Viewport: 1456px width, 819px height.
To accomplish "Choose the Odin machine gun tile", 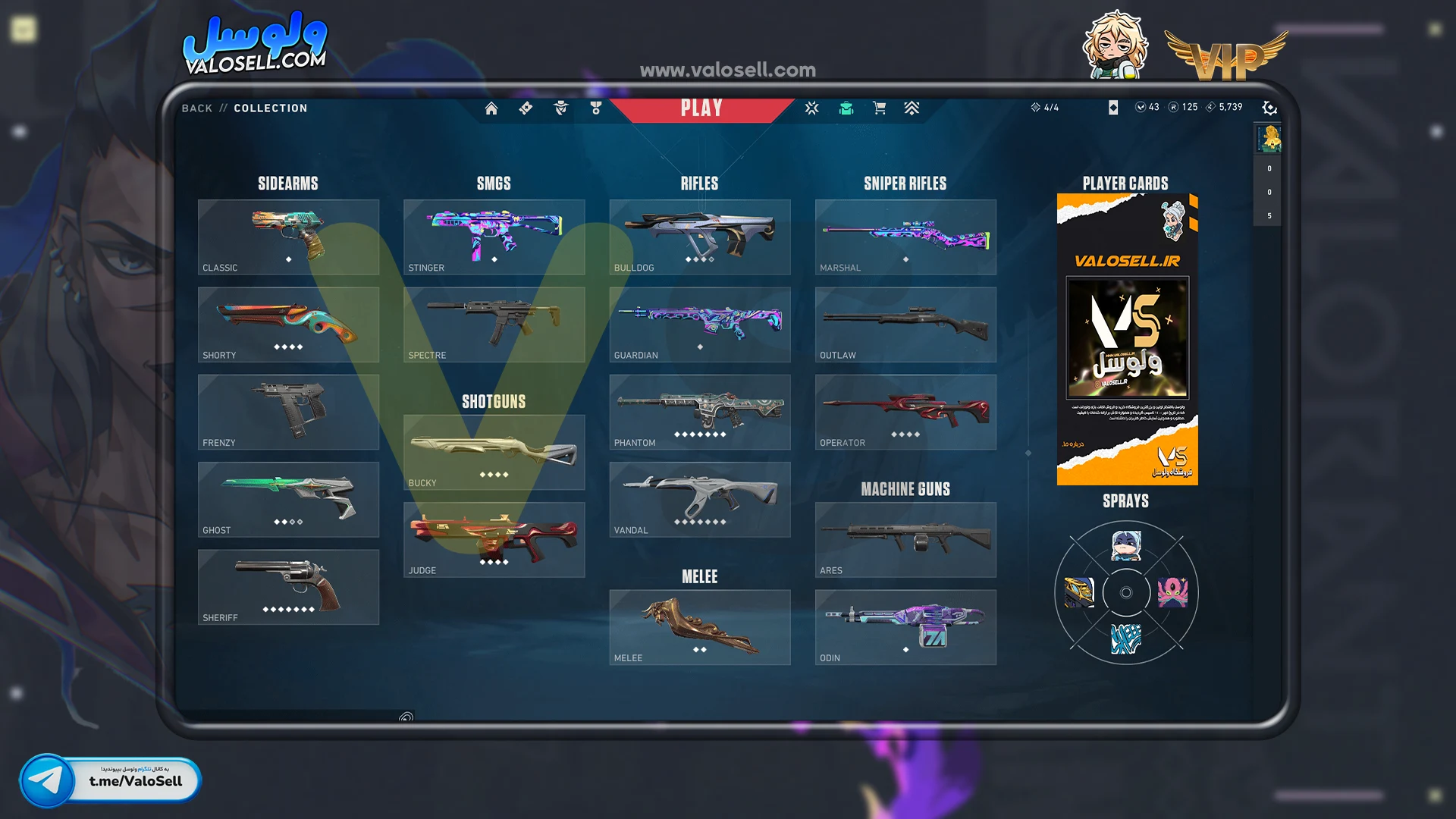I will pos(905,627).
